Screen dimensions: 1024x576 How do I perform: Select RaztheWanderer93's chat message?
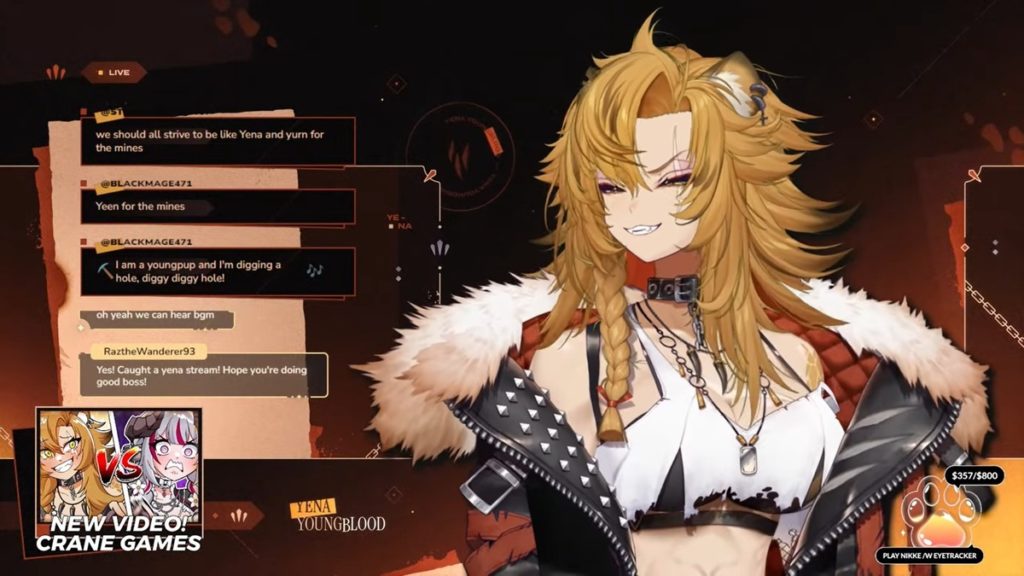click(204, 375)
